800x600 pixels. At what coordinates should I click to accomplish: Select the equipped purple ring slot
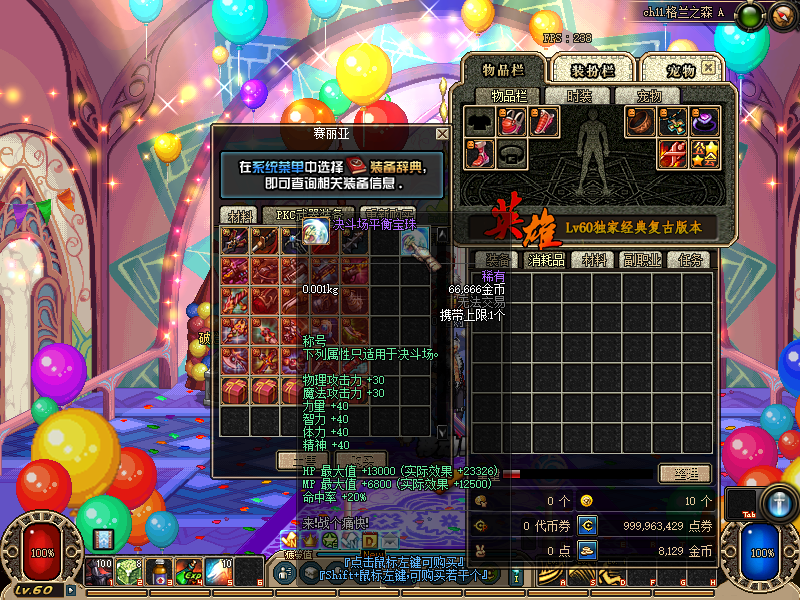pyautogui.click(x=704, y=122)
